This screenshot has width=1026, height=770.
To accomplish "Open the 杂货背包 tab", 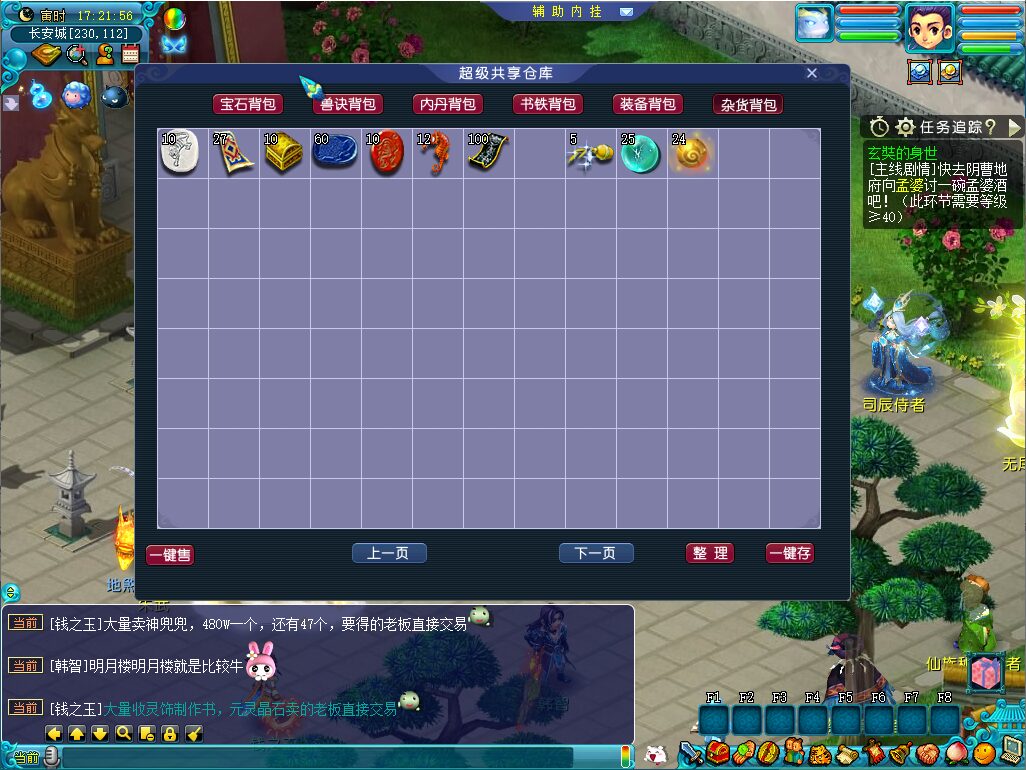I will coord(747,104).
